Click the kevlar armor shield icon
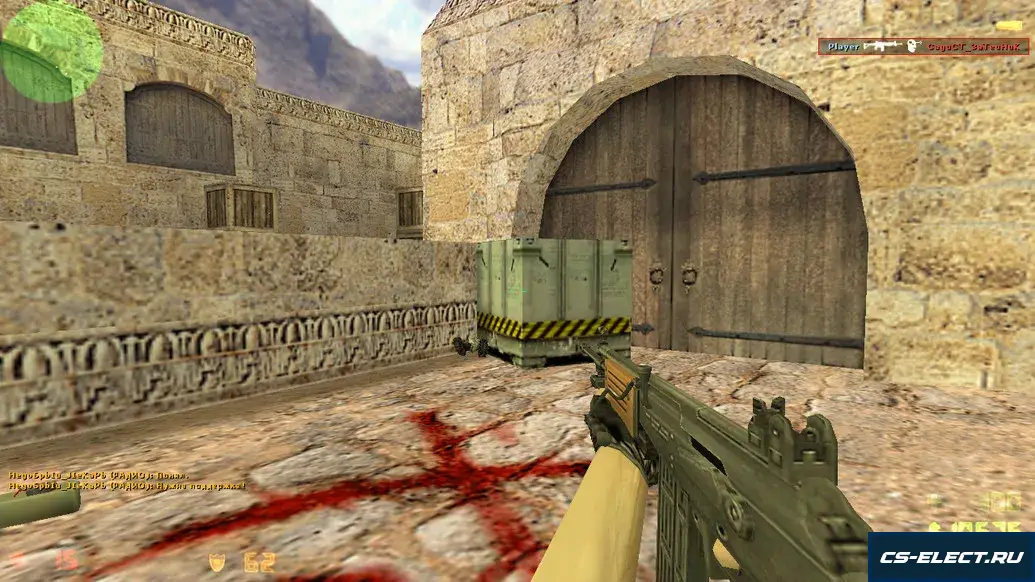The height and width of the screenshot is (582, 1035). click(x=217, y=562)
